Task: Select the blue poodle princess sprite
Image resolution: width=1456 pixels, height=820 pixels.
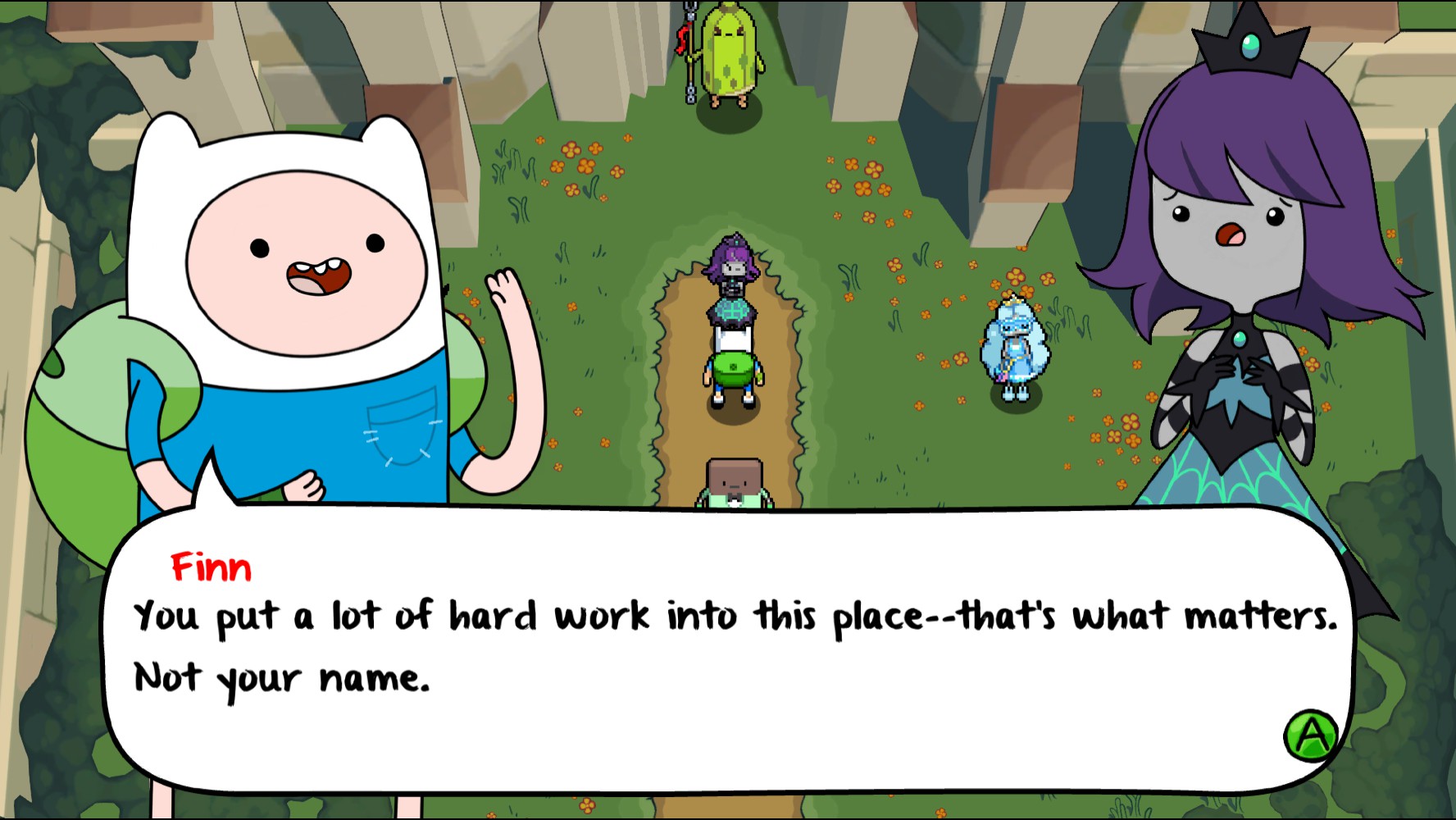Action: [1017, 344]
